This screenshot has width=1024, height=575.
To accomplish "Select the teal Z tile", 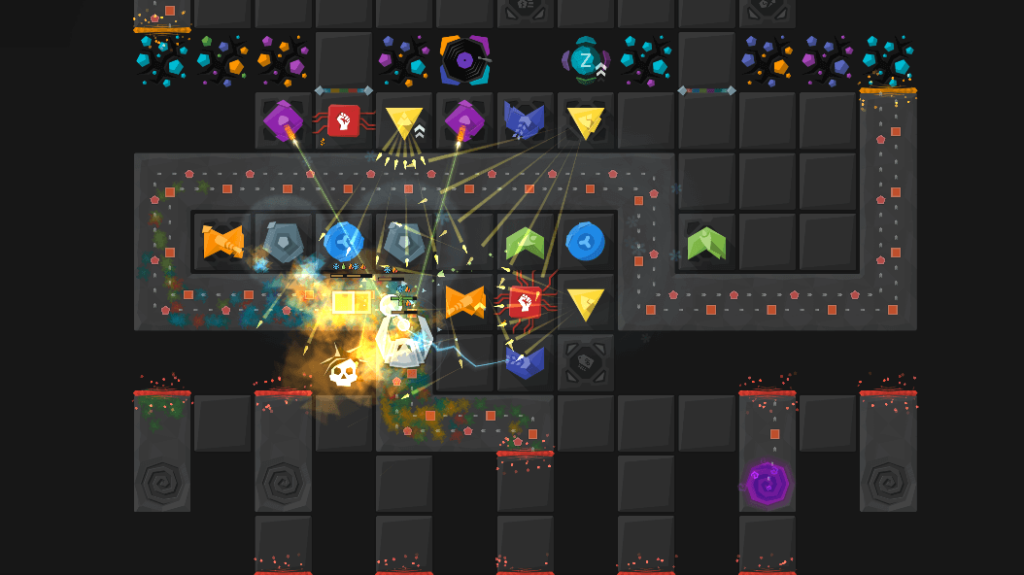I will click(586, 60).
